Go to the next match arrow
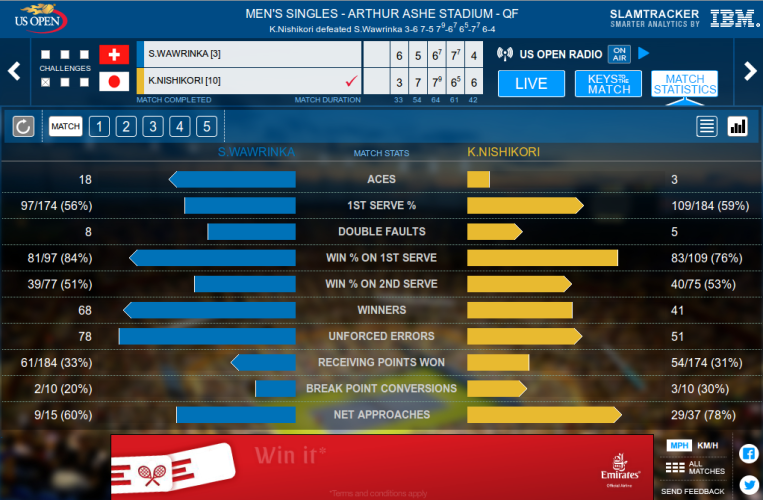Viewport: 763px width, 500px height. click(749, 70)
